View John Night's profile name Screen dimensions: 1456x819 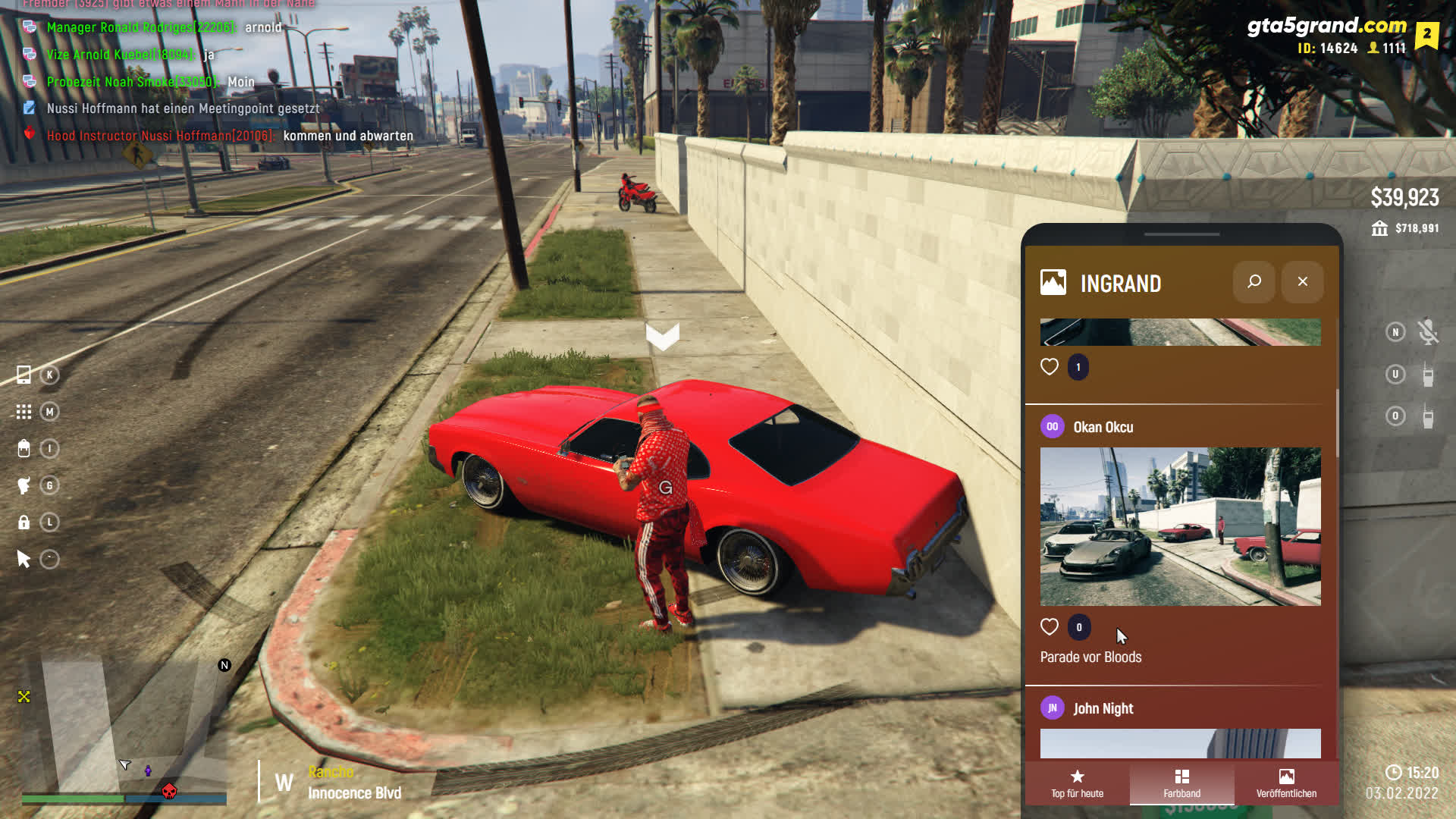click(x=1103, y=708)
